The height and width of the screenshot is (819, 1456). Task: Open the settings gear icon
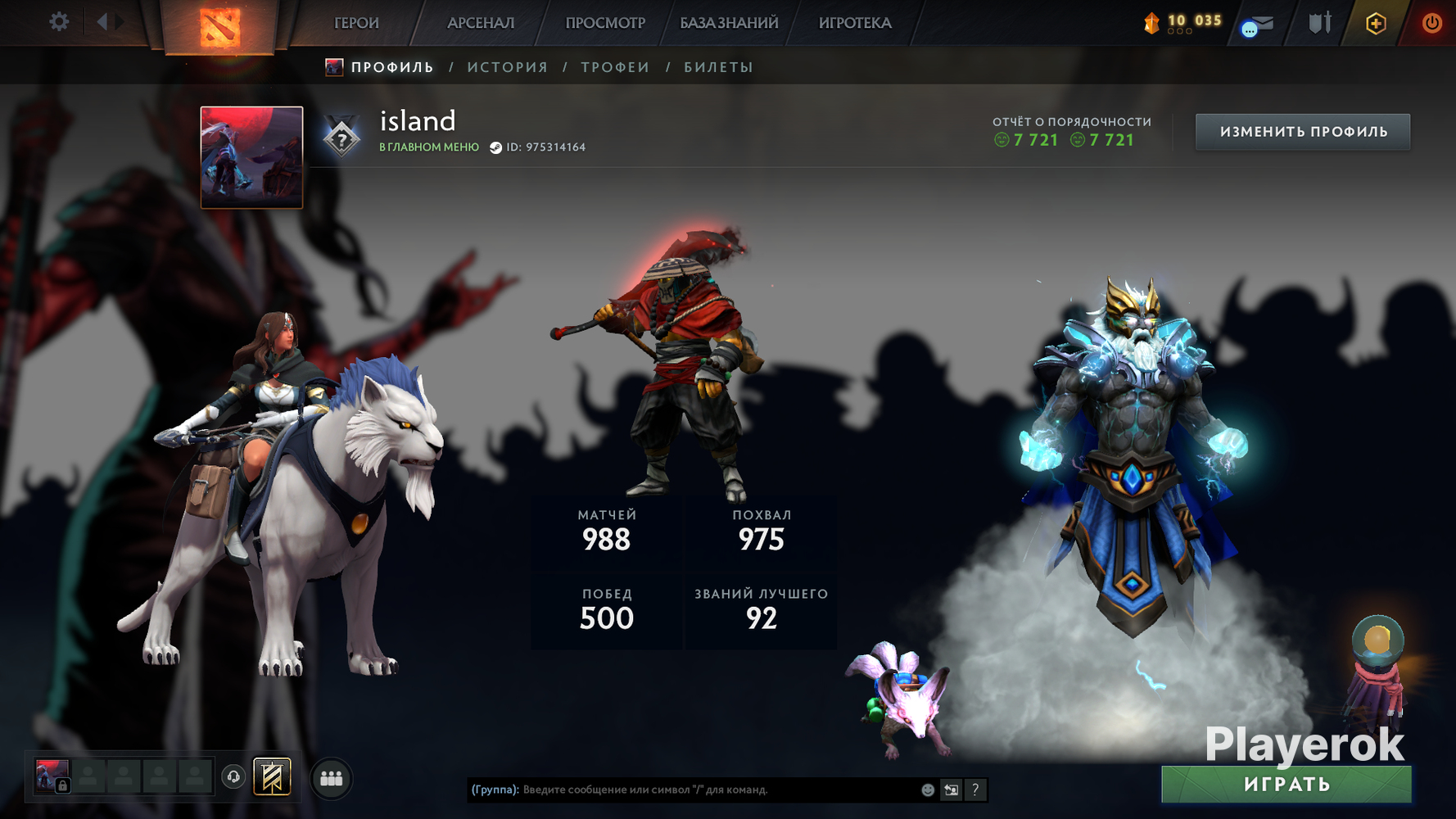[x=59, y=22]
